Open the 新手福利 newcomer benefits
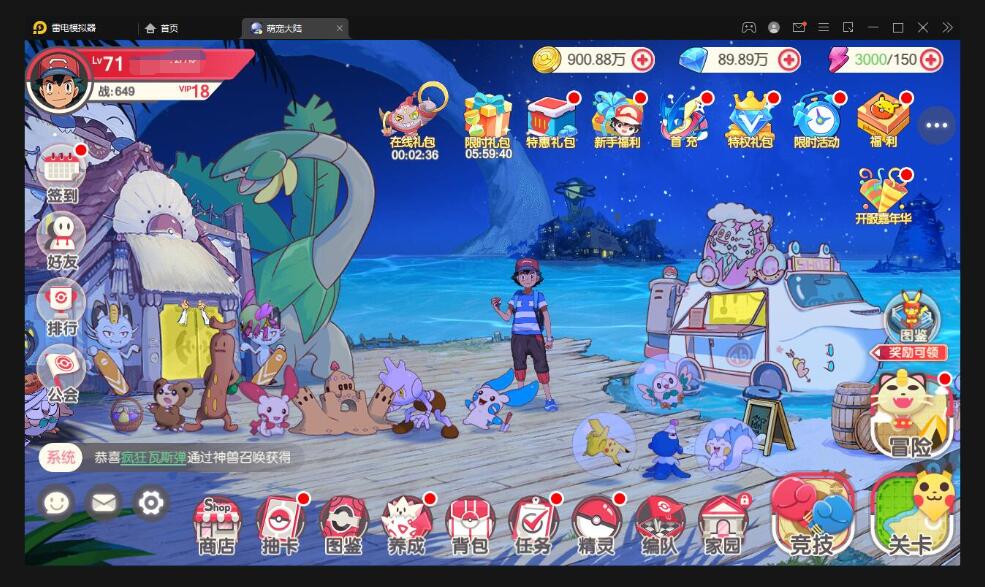Viewport: 985px width, 587px height. [617, 118]
